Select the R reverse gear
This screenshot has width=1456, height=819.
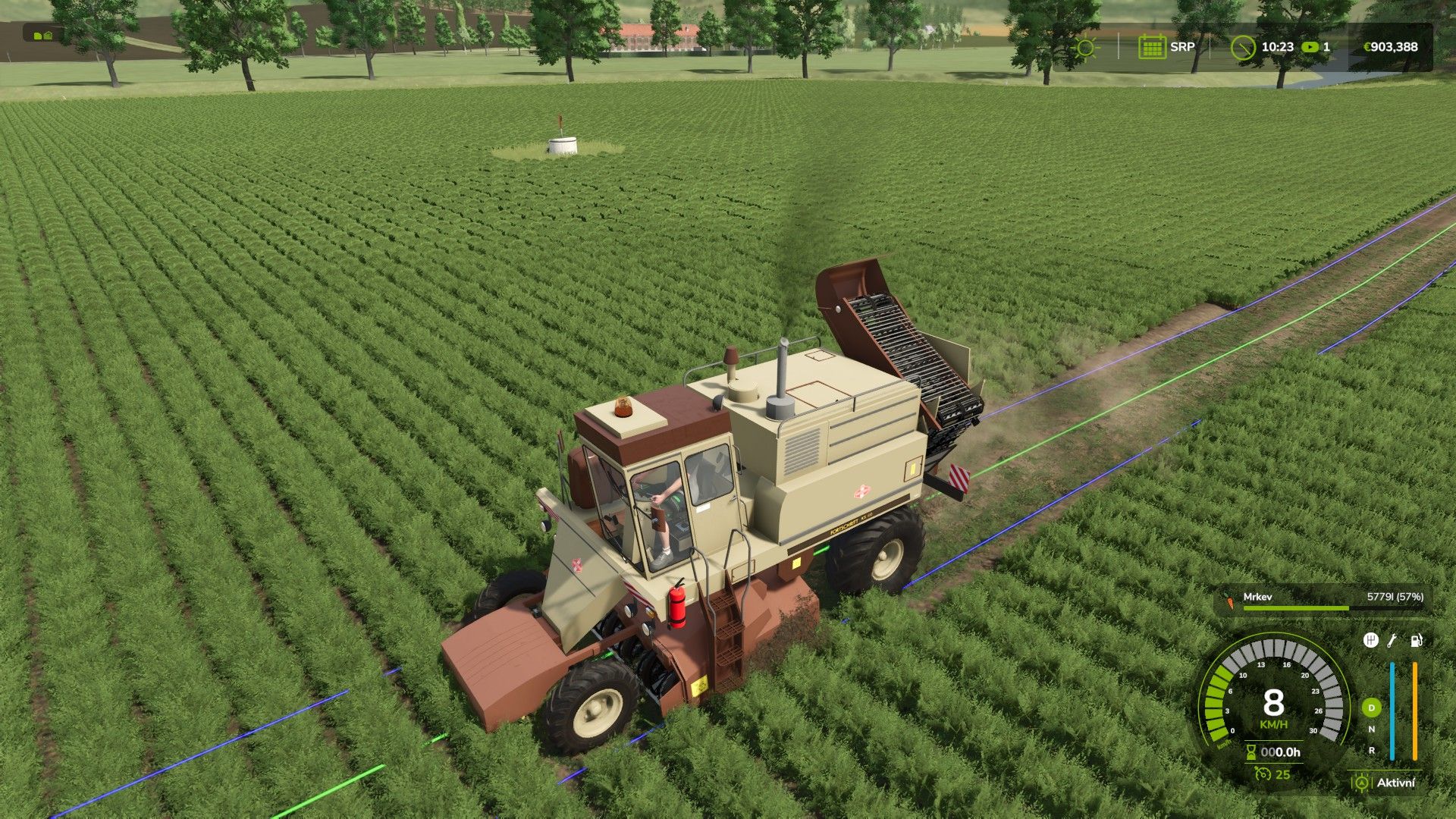tap(1371, 750)
